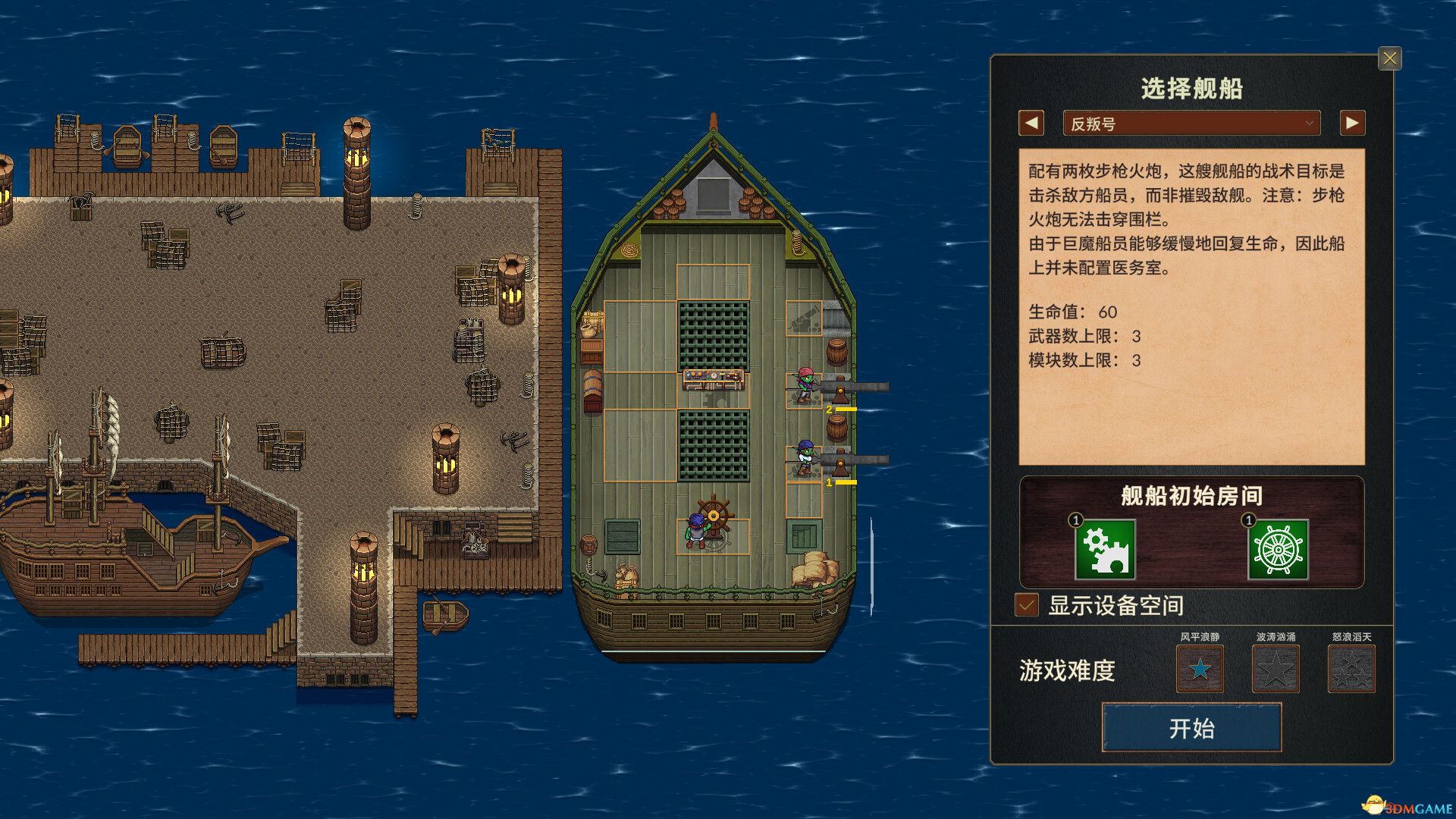The image size is (1456, 819).
Task: Open the 反叛号 ship selection dropdown
Action: coord(1191,122)
